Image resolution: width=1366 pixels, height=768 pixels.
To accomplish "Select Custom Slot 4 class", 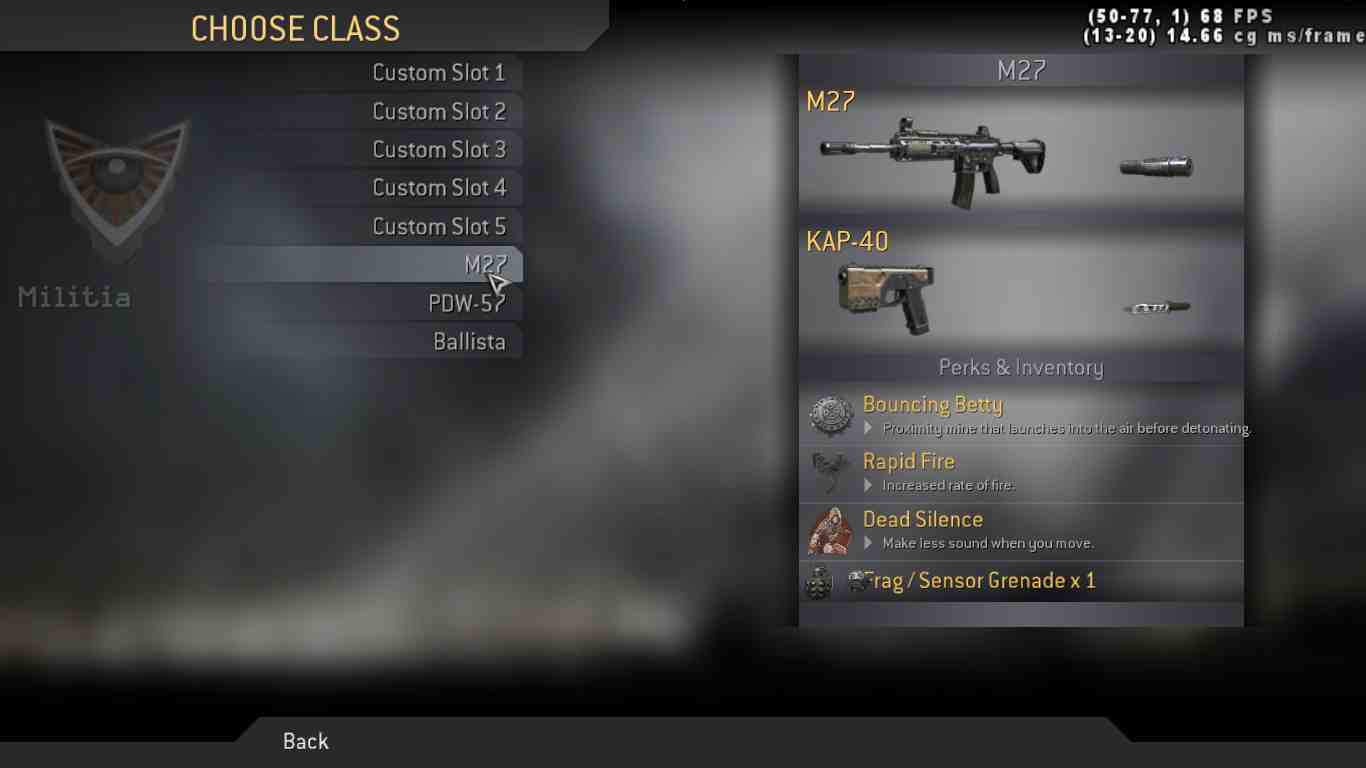I will point(438,188).
